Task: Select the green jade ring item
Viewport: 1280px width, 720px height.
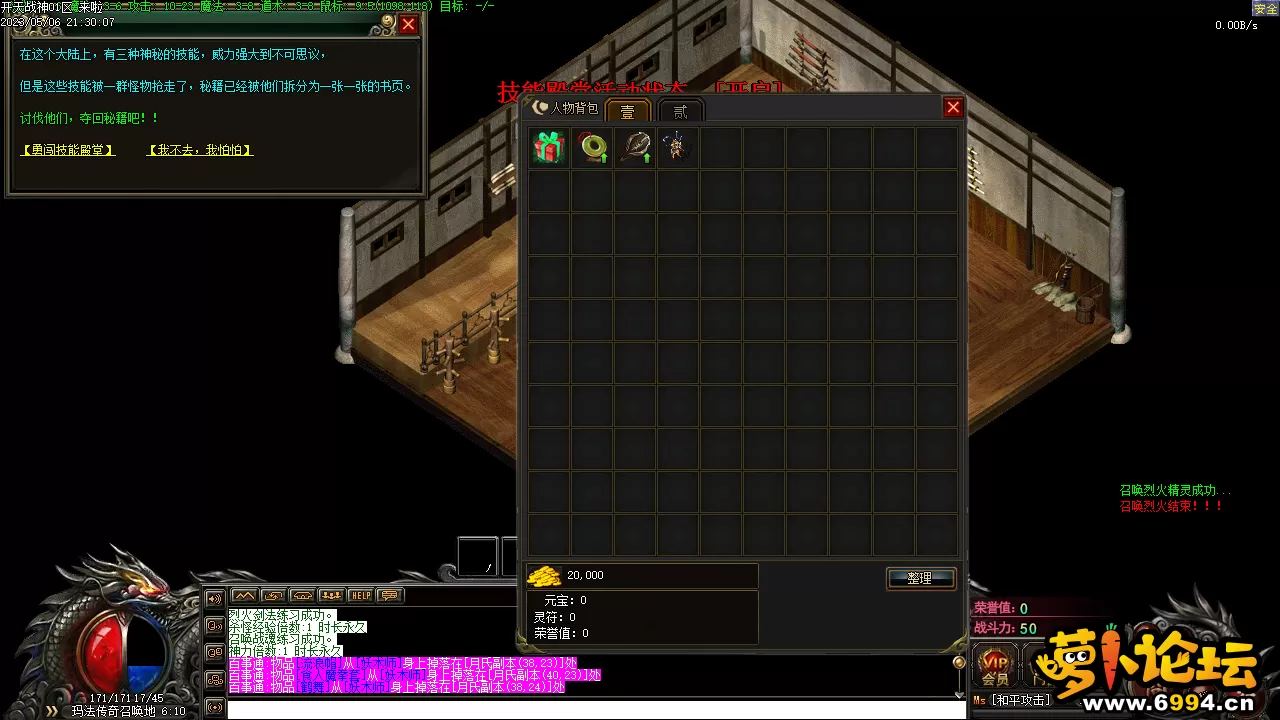Action: (592, 148)
